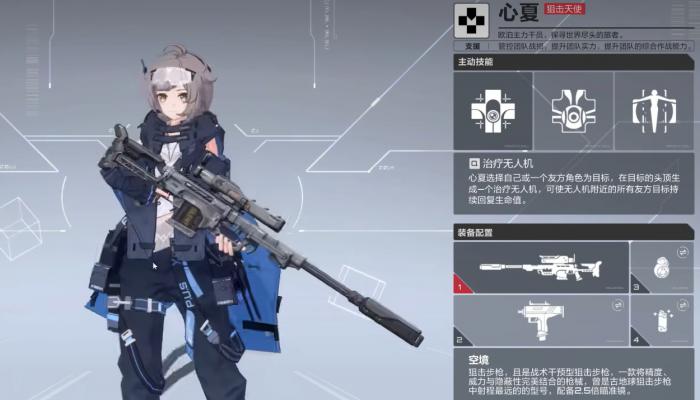
Task: Choose the submachine gun in slot 2
Action: [x=541, y=320]
